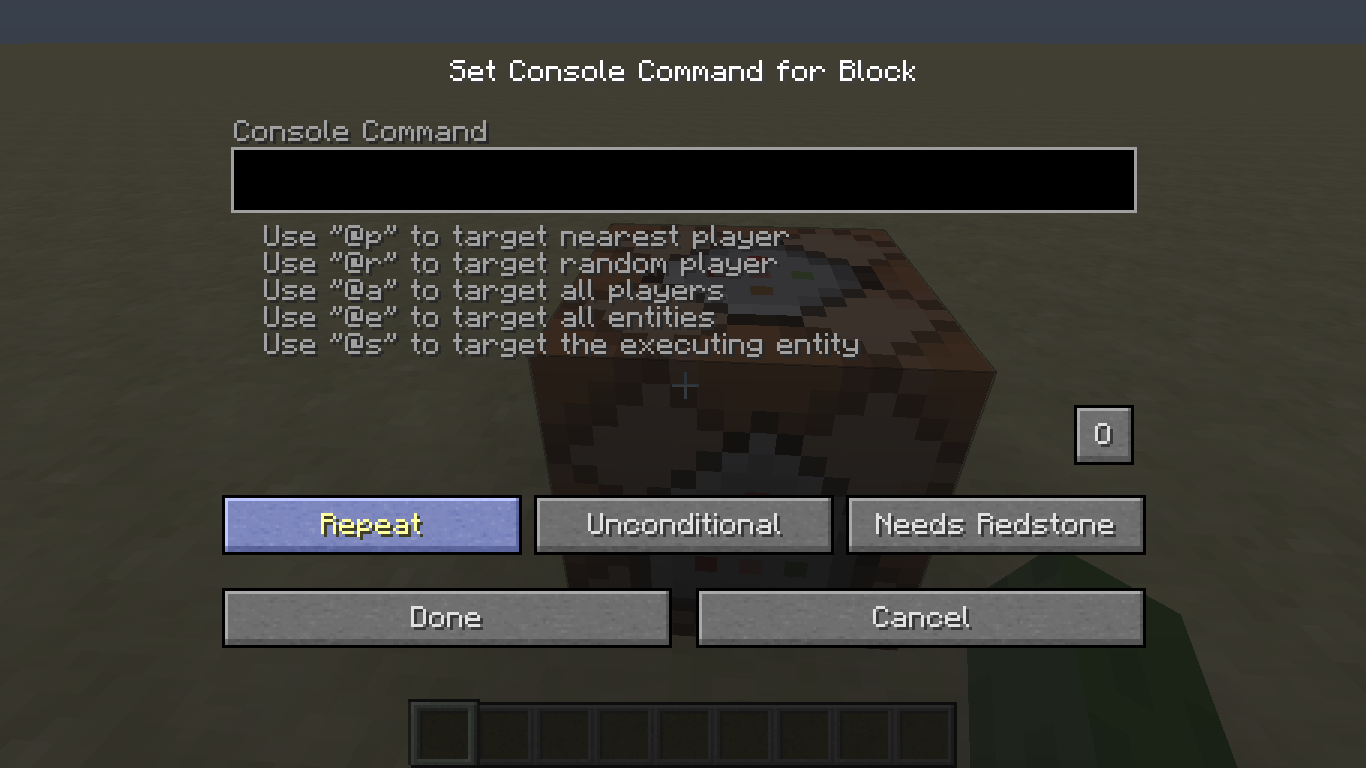The width and height of the screenshot is (1366, 768).
Task: Click the Console Command label
Action: click(x=360, y=131)
